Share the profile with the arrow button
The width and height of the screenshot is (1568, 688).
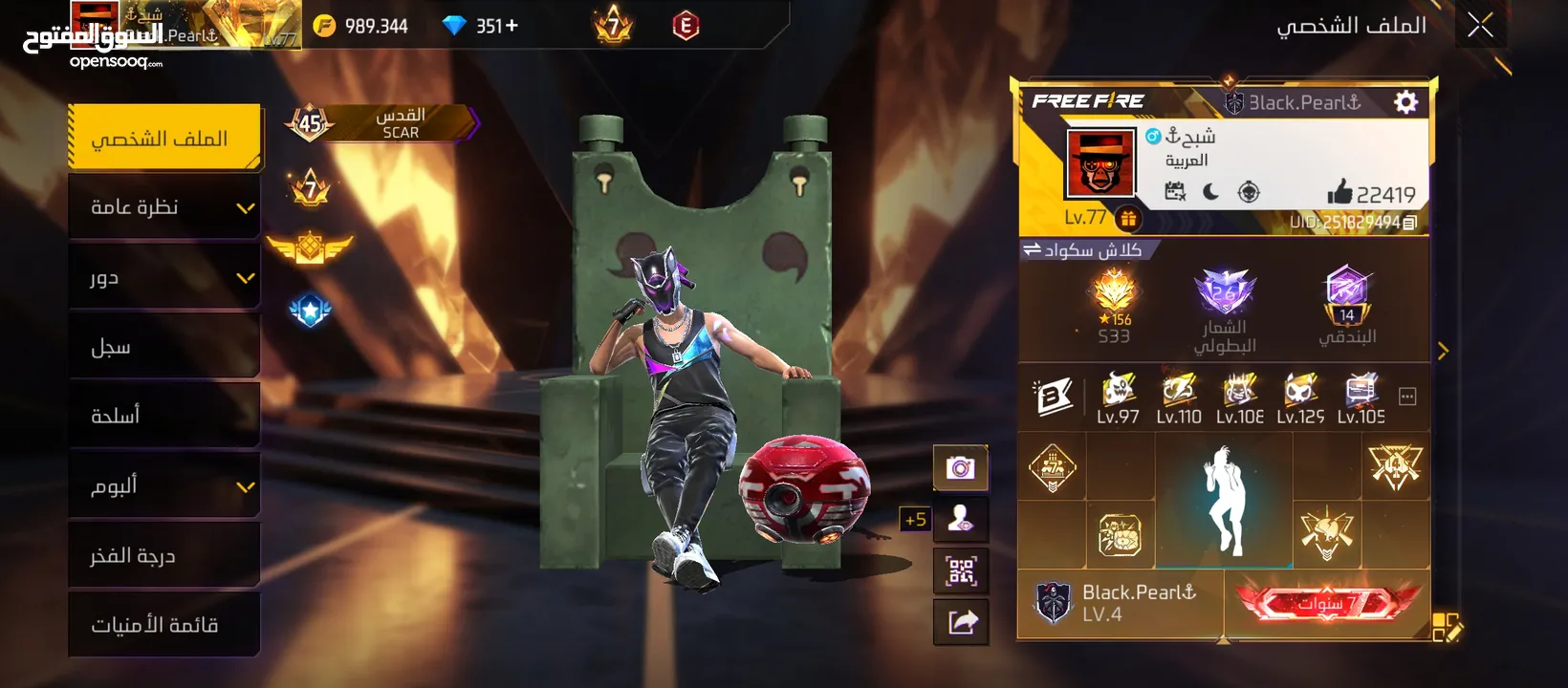(x=960, y=623)
